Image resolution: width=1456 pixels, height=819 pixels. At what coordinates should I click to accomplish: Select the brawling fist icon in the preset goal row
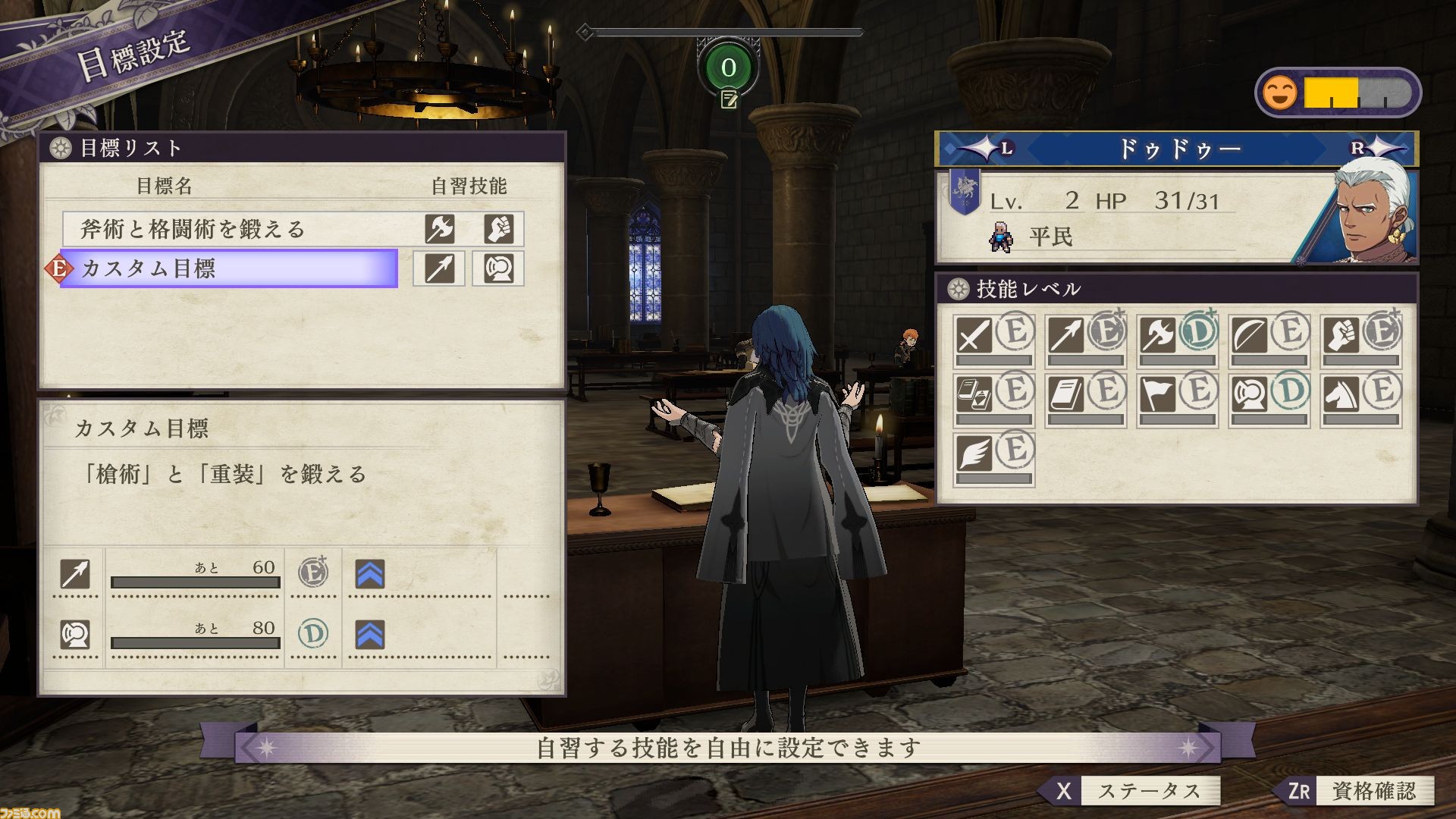(498, 229)
